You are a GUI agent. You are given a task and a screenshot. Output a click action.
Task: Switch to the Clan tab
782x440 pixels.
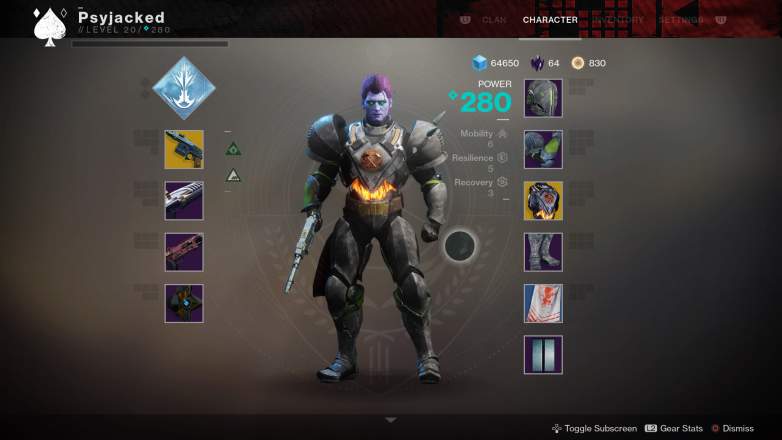[x=494, y=20]
